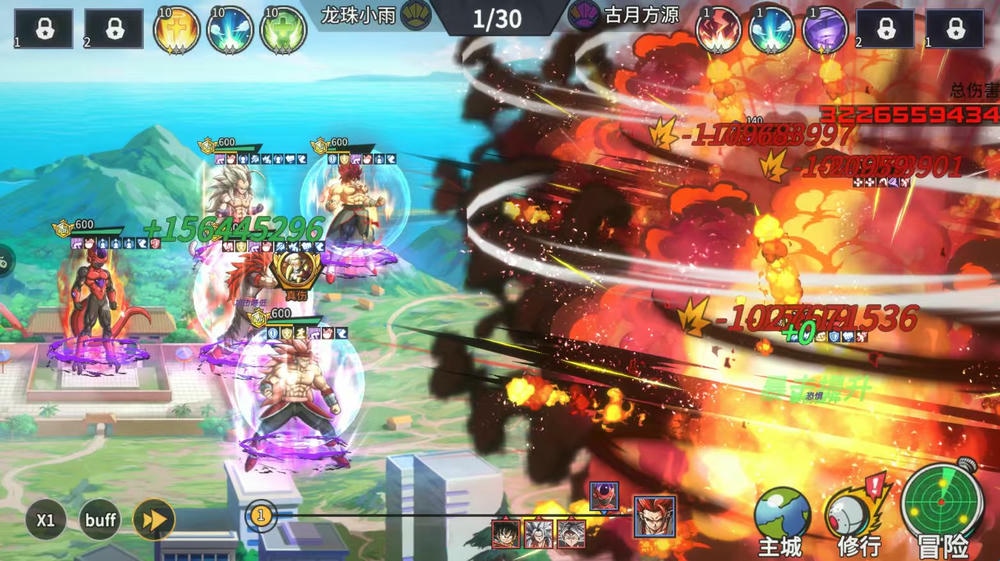Select the green fist skill icon
This screenshot has height=561, width=1000.
[x=283, y=30]
